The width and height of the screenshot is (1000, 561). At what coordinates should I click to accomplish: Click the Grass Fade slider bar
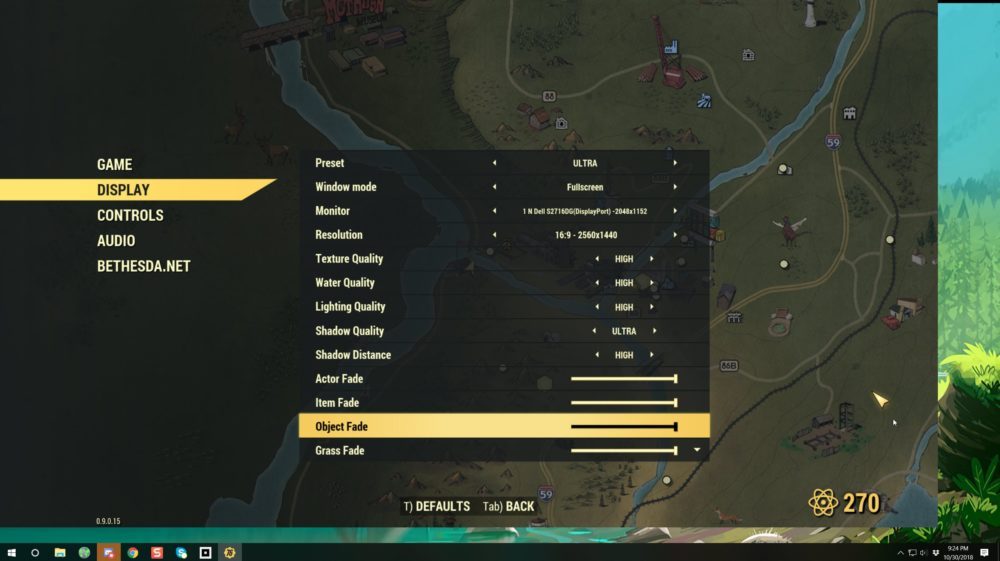tap(623, 451)
